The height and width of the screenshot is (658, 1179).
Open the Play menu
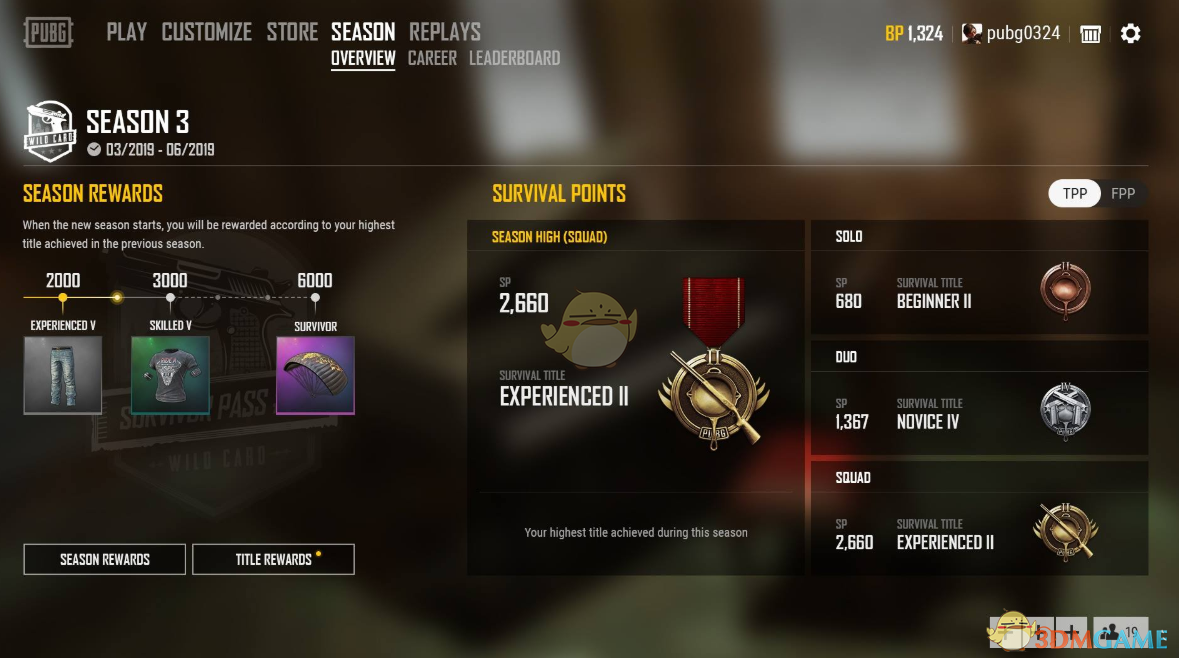coord(127,32)
